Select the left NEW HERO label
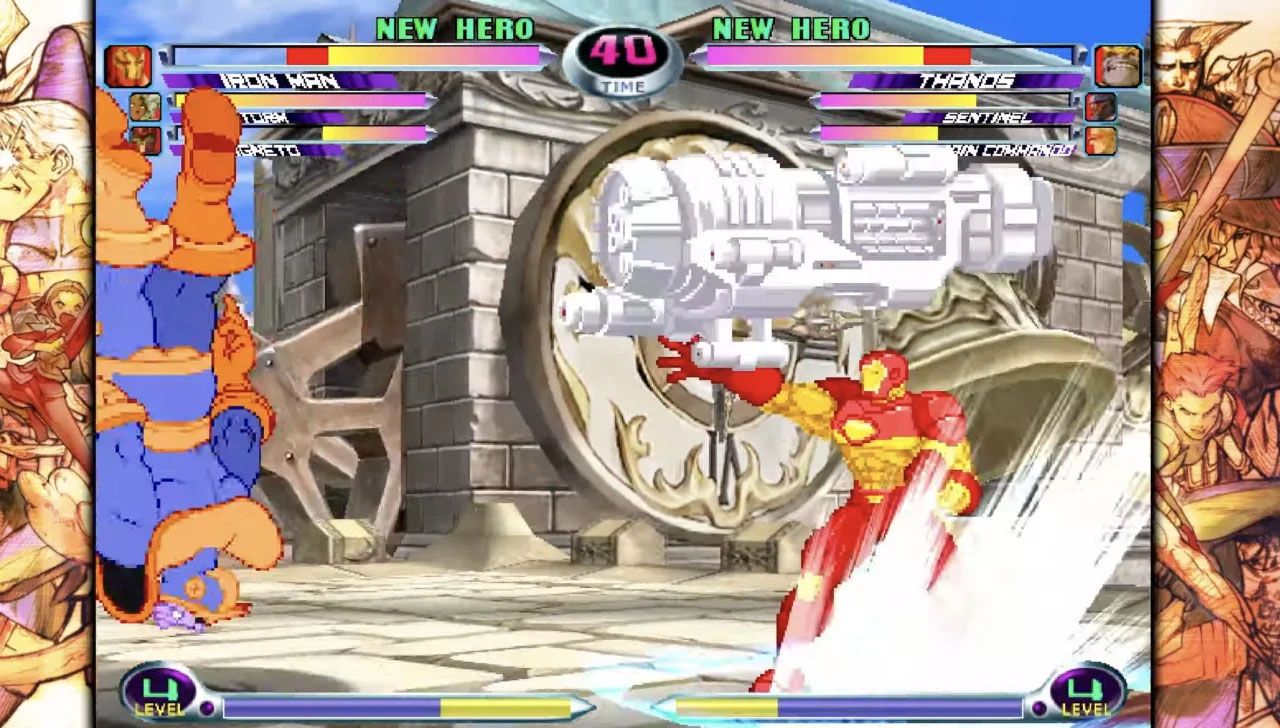Viewport: 1280px width, 728px height. (x=455, y=26)
